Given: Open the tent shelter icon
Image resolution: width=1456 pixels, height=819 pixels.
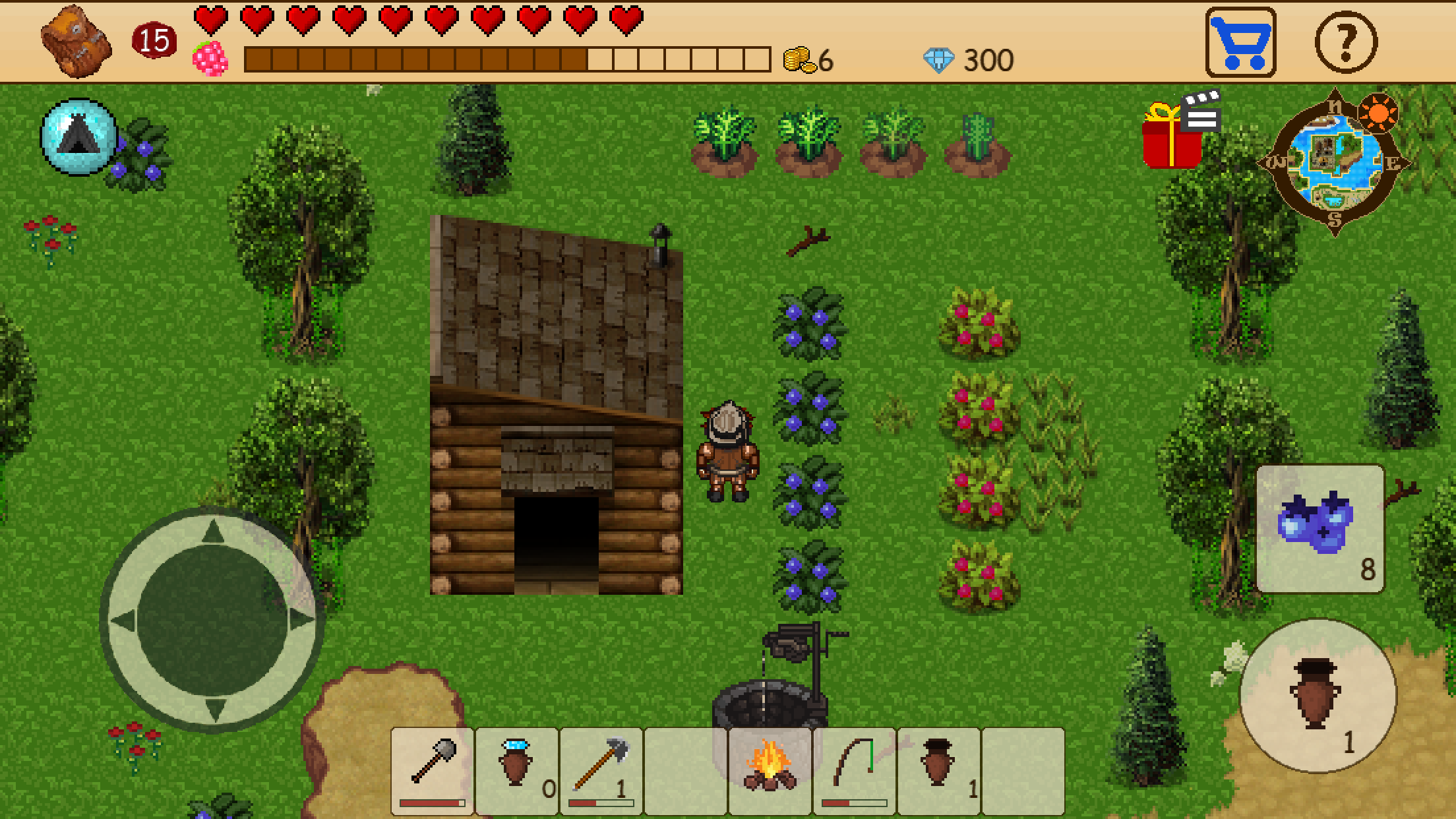Looking at the screenshot, I should (x=79, y=136).
